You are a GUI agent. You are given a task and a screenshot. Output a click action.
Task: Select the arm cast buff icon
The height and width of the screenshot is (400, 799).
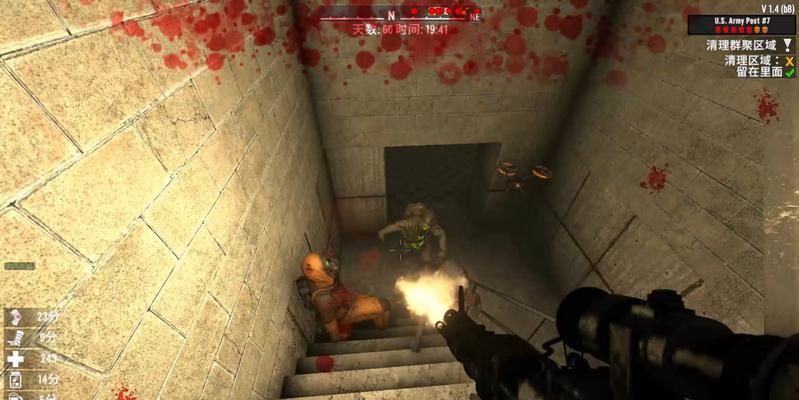coord(15,338)
